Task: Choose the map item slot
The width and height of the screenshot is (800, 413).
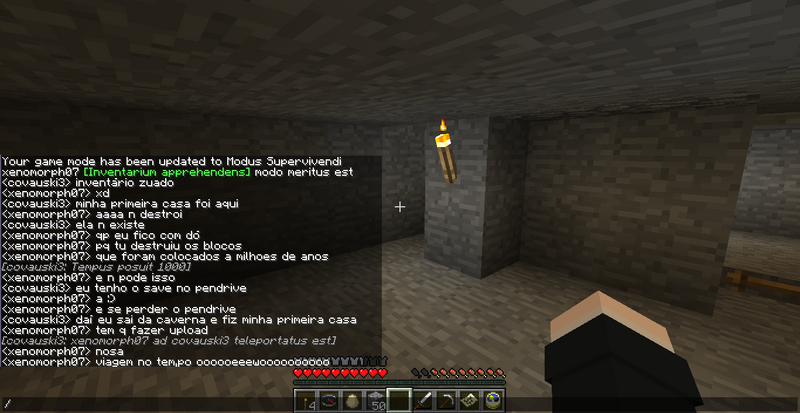Action: (467, 401)
